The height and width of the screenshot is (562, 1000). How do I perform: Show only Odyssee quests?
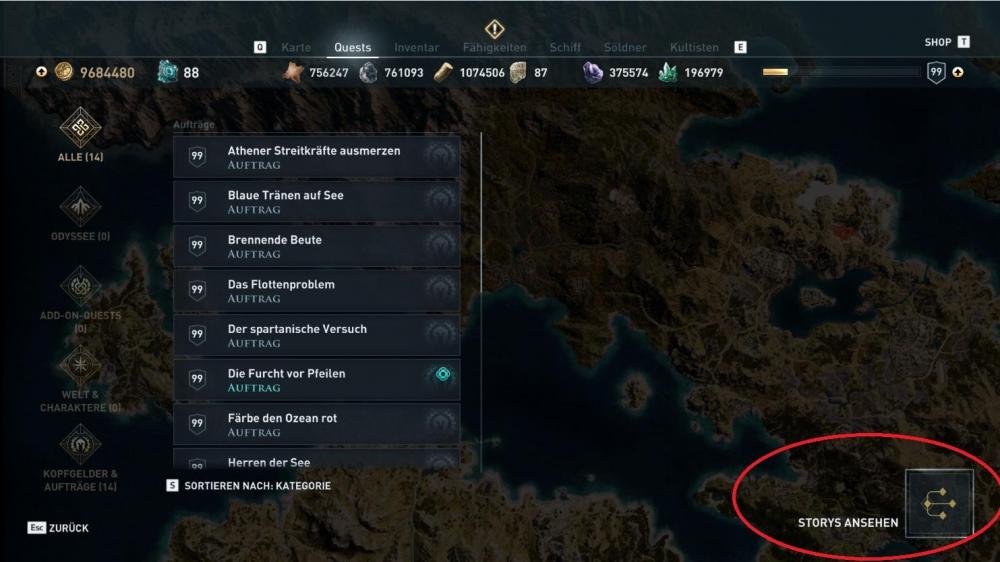pyautogui.click(x=80, y=214)
